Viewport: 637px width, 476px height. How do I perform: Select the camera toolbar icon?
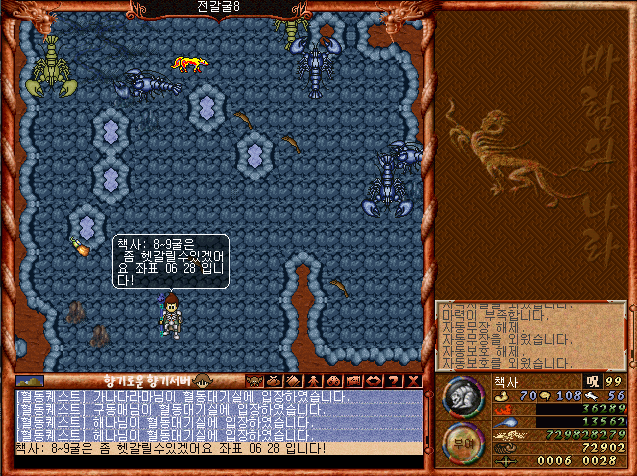tap(354, 380)
